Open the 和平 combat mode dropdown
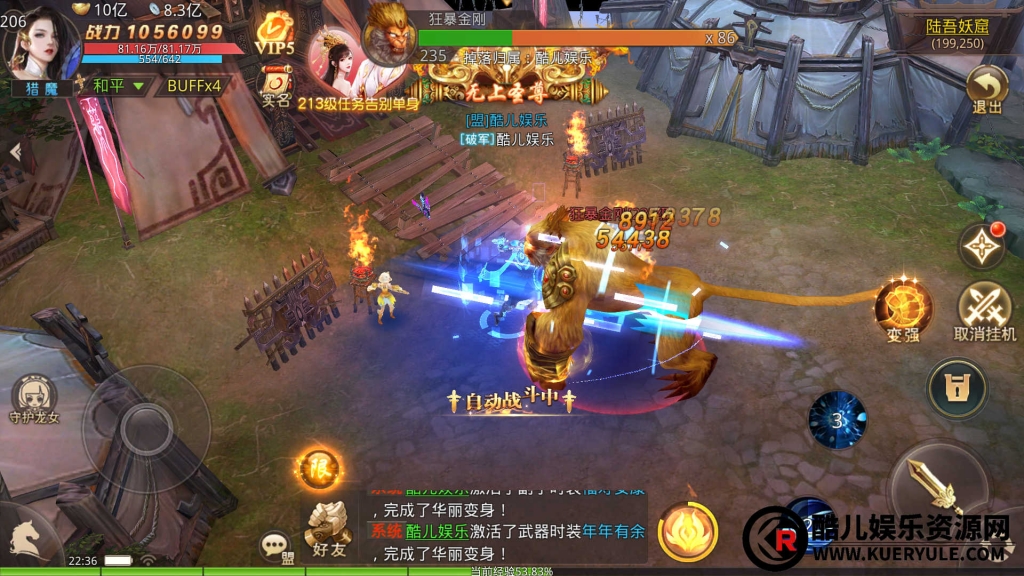Image resolution: width=1024 pixels, height=576 pixels. 118,86
